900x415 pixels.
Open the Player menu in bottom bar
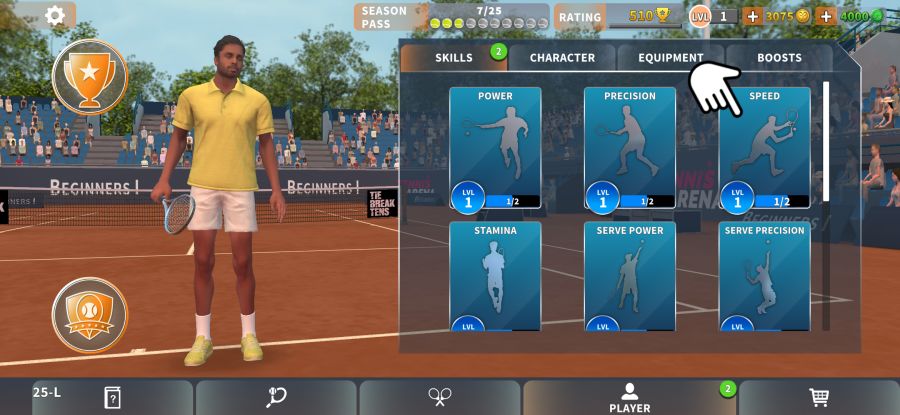click(x=629, y=397)
